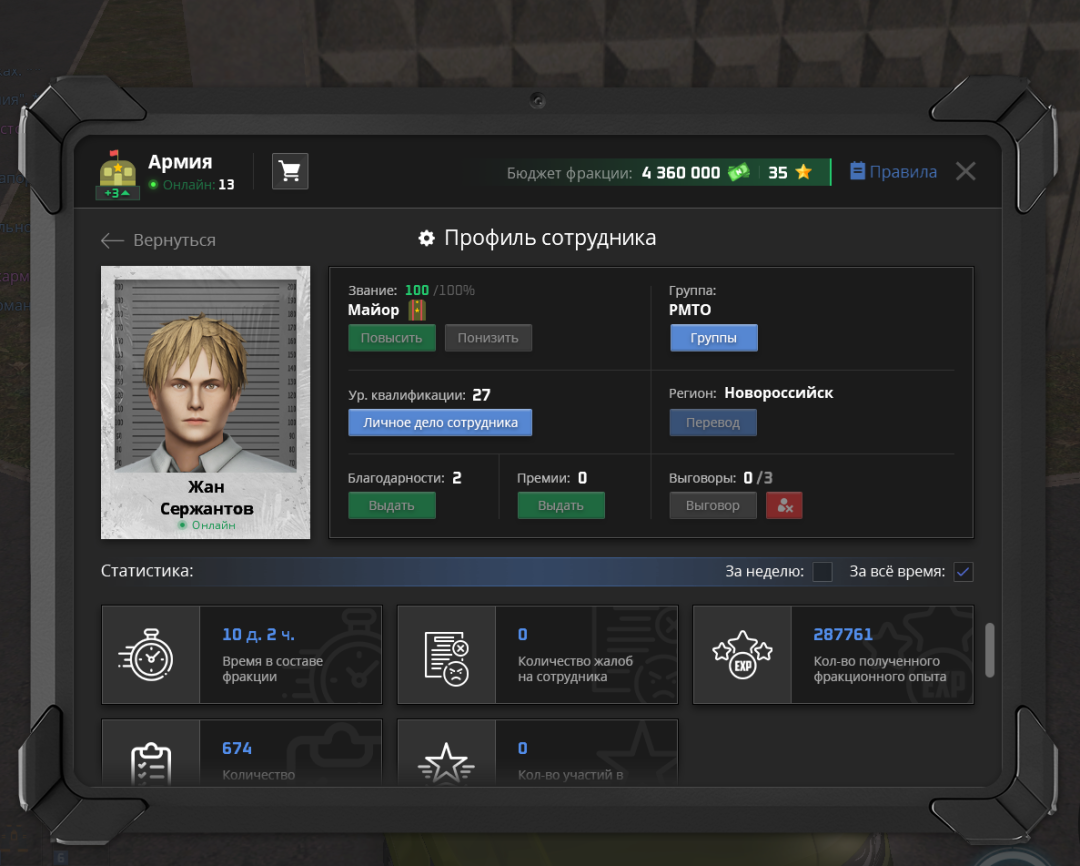
Task: Tick the За неделю checkbox
Action: 822,572
